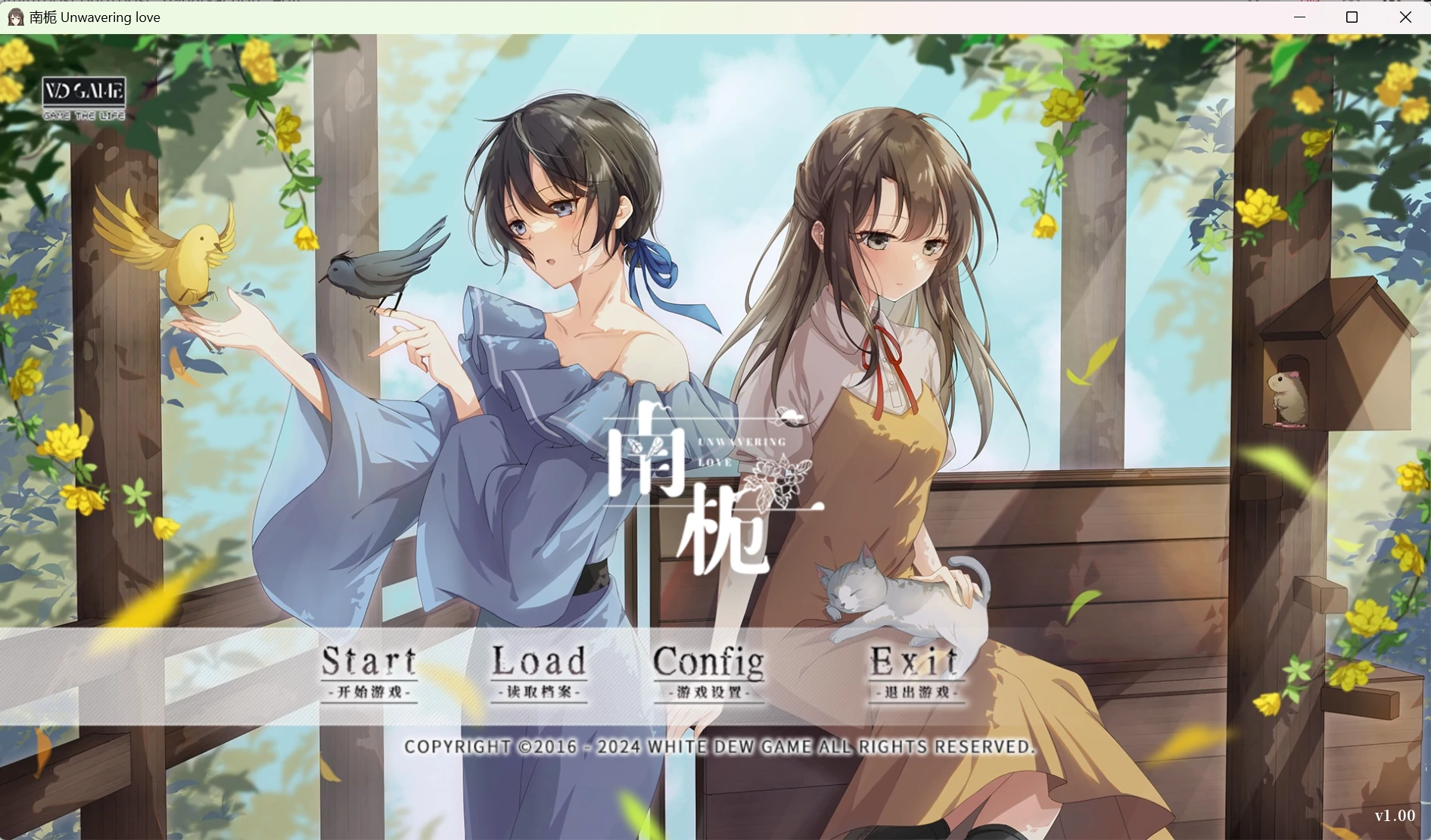Click the title bar text 南栀 Unwavering love
Image resolution: width=1431 pixels, height=840 pixels.
tap(95, 17)
